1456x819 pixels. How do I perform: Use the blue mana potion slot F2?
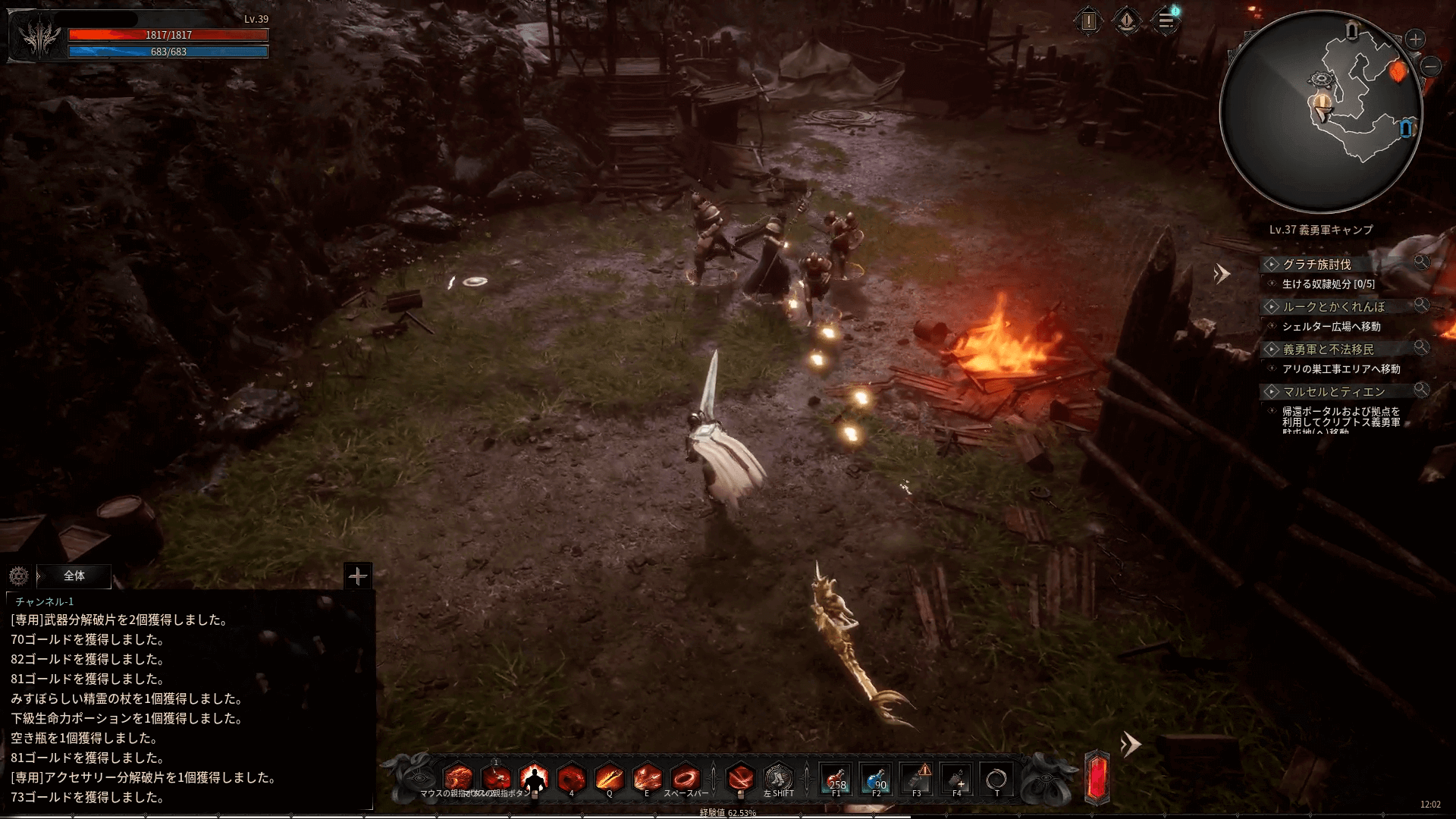point(877,779)
